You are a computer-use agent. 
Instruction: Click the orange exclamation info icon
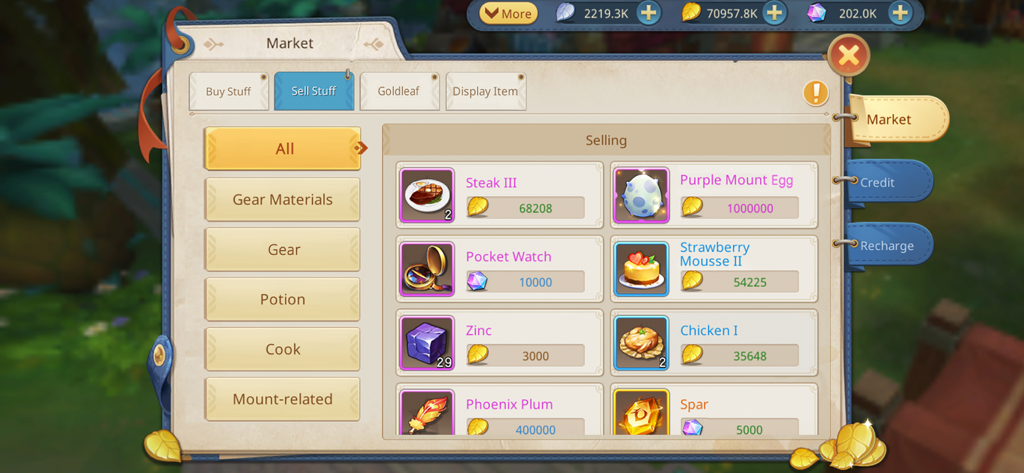tap(816, 93)
